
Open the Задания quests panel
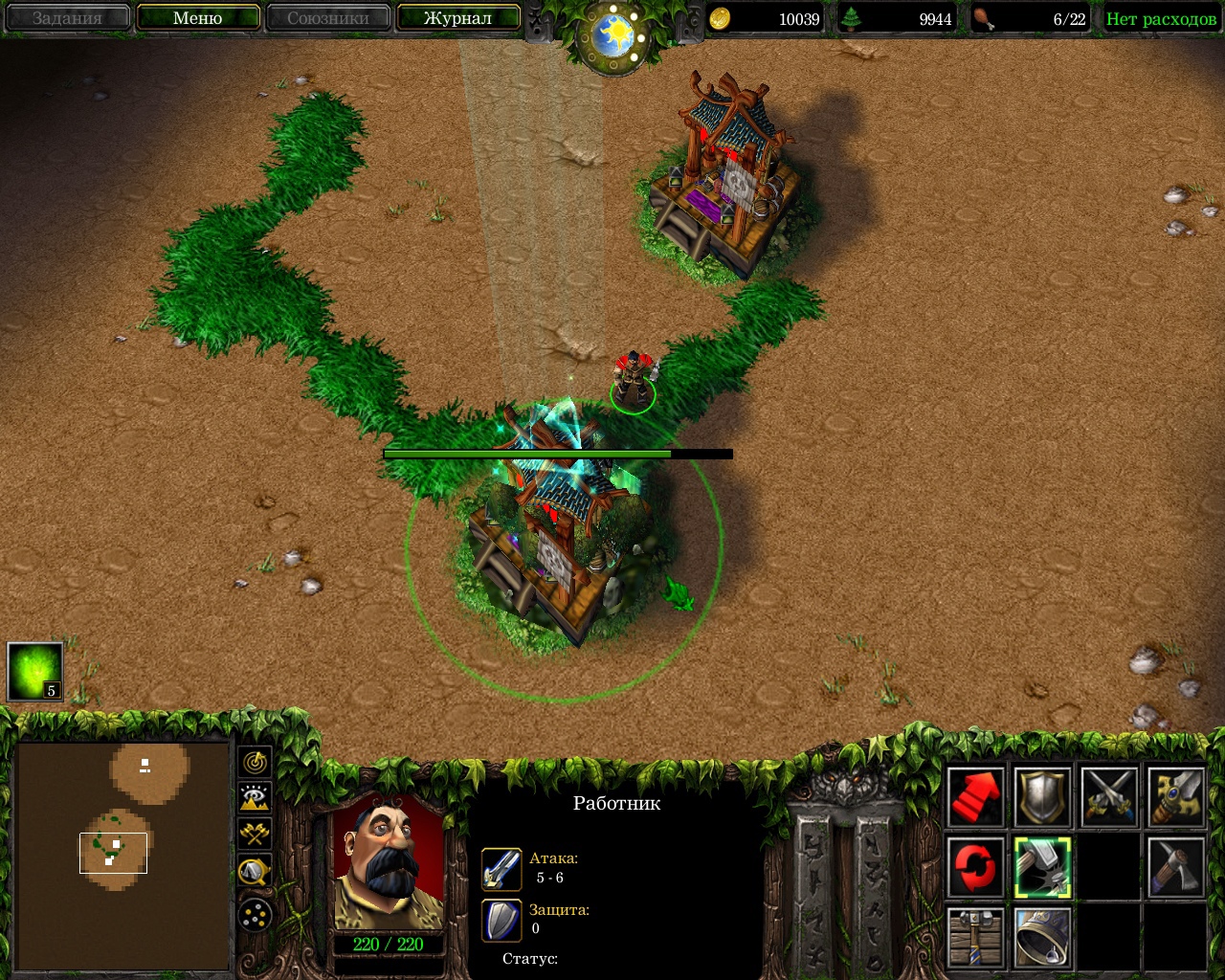click(67, 18)
